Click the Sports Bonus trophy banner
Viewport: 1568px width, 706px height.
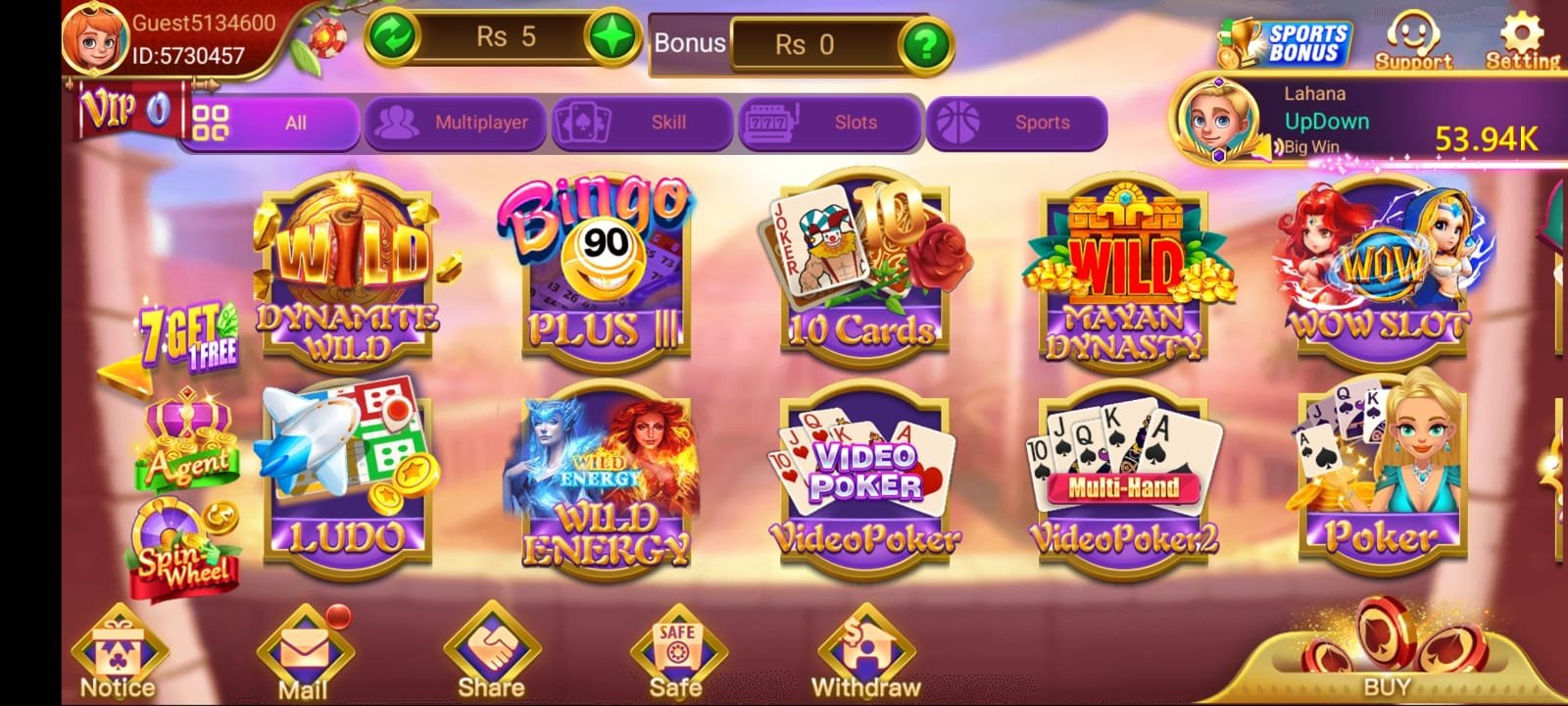tap(1284, 39)
